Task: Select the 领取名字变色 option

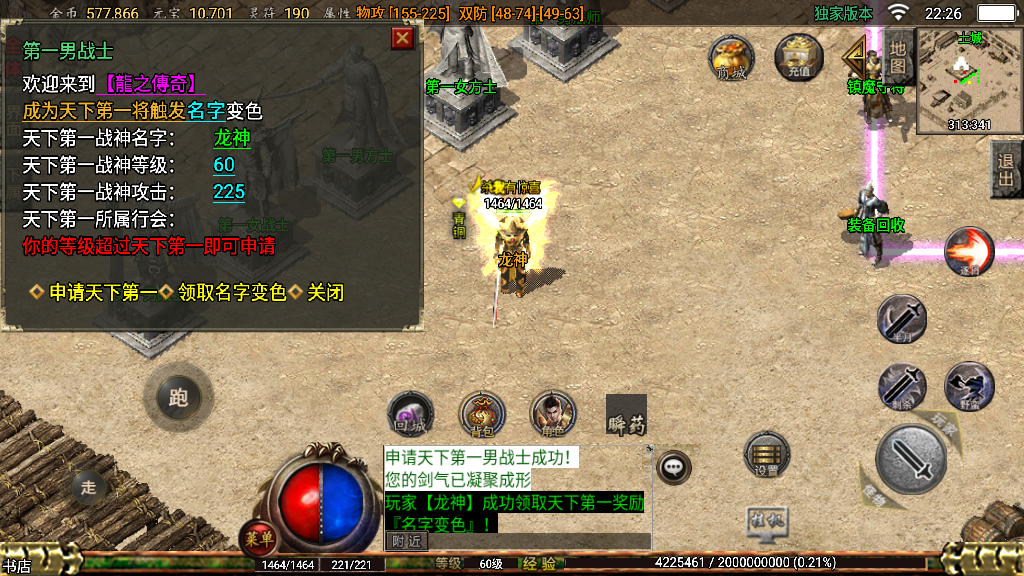Action: pyautogui.click(x=231, y=292)
